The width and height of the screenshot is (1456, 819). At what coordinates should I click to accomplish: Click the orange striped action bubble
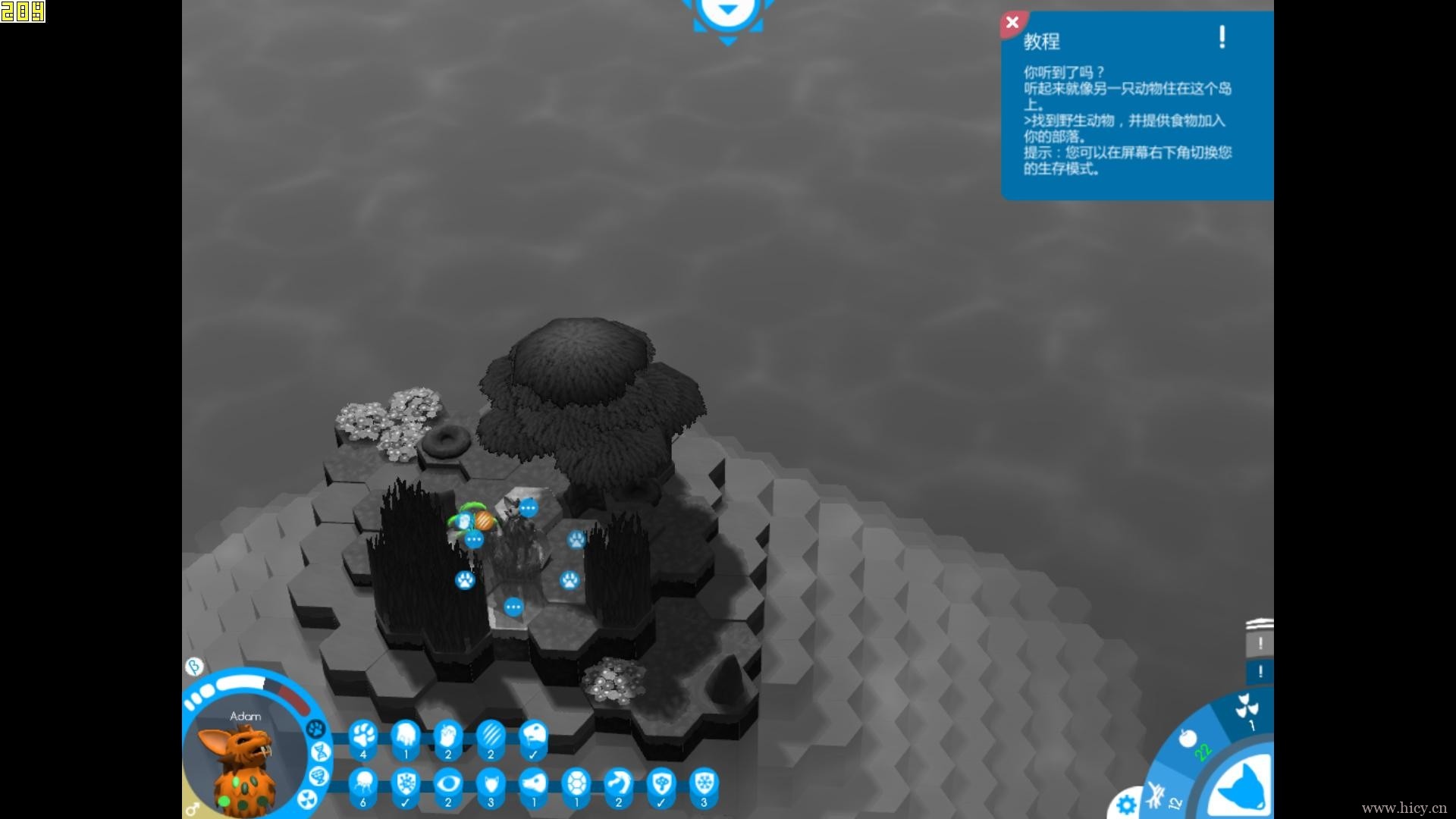(x=484, y=520)
